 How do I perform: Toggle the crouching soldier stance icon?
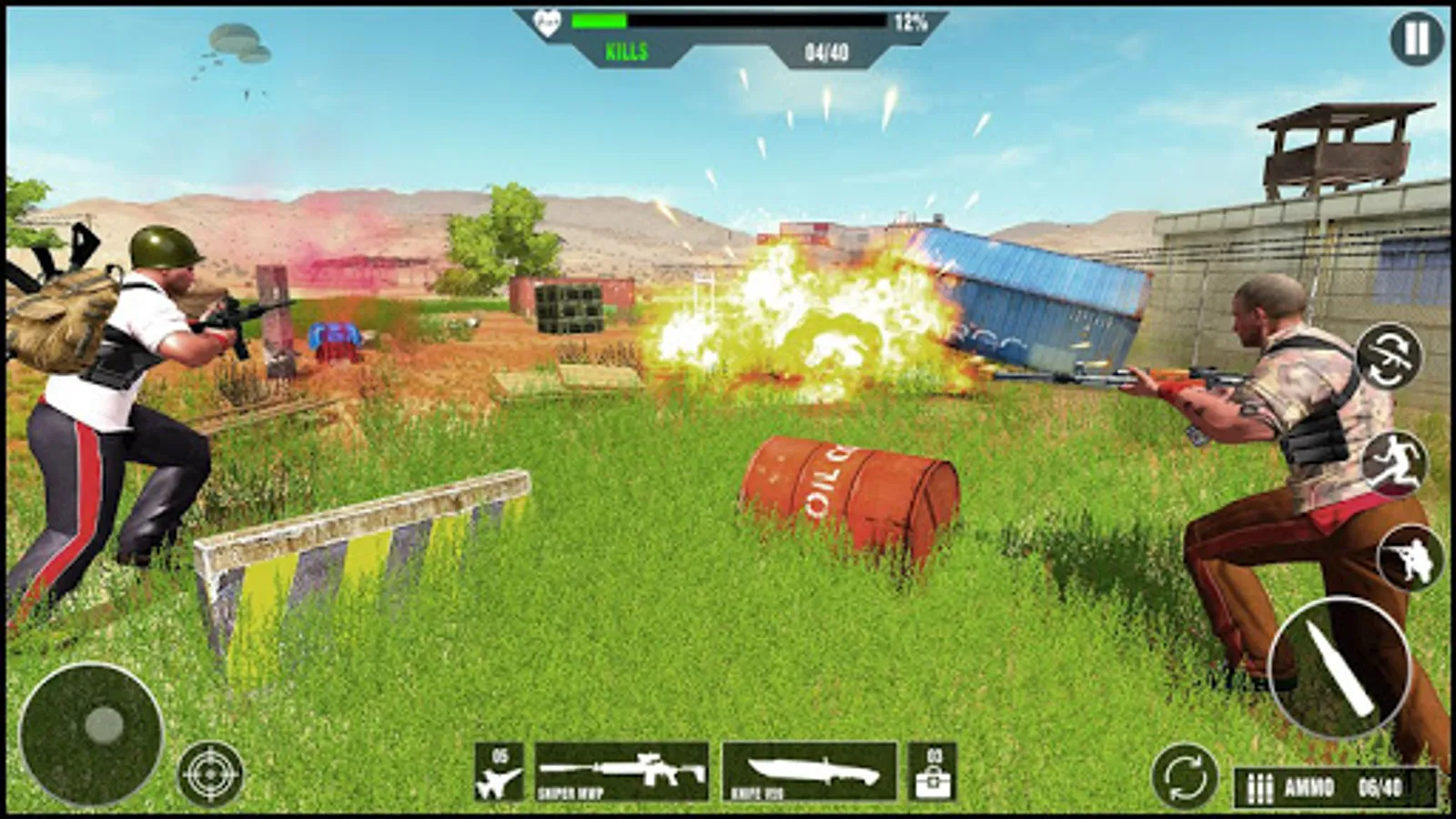point(1410,558)
